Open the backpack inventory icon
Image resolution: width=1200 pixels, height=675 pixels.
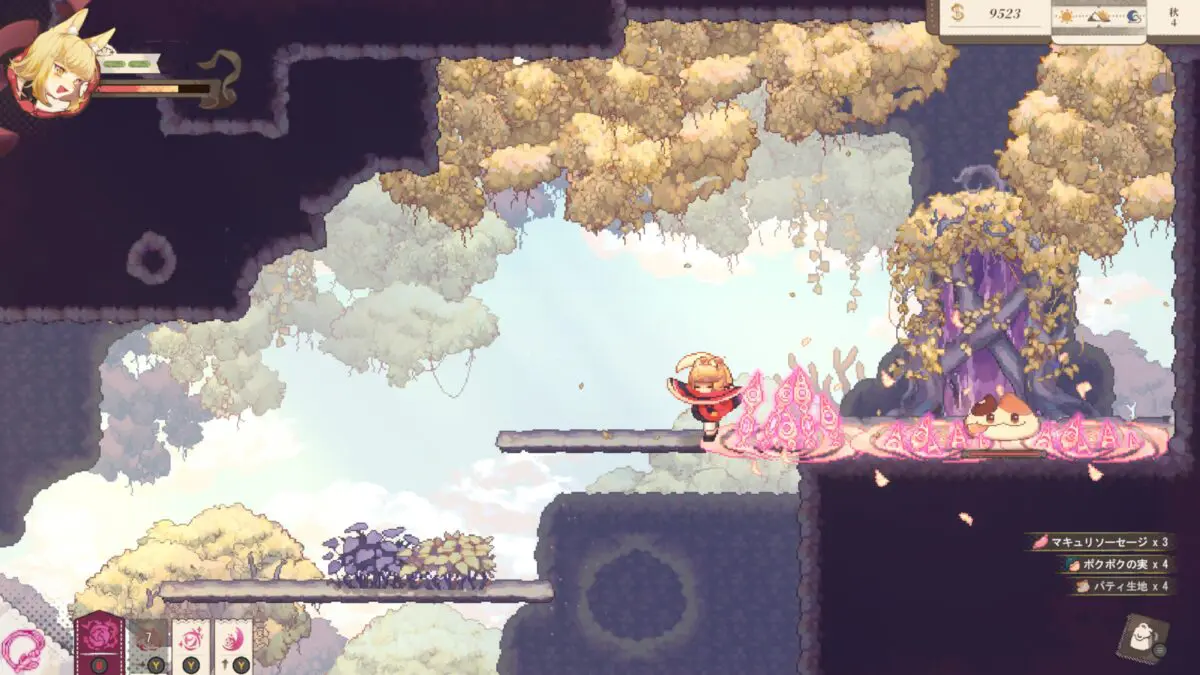[x=1139, y=637]
